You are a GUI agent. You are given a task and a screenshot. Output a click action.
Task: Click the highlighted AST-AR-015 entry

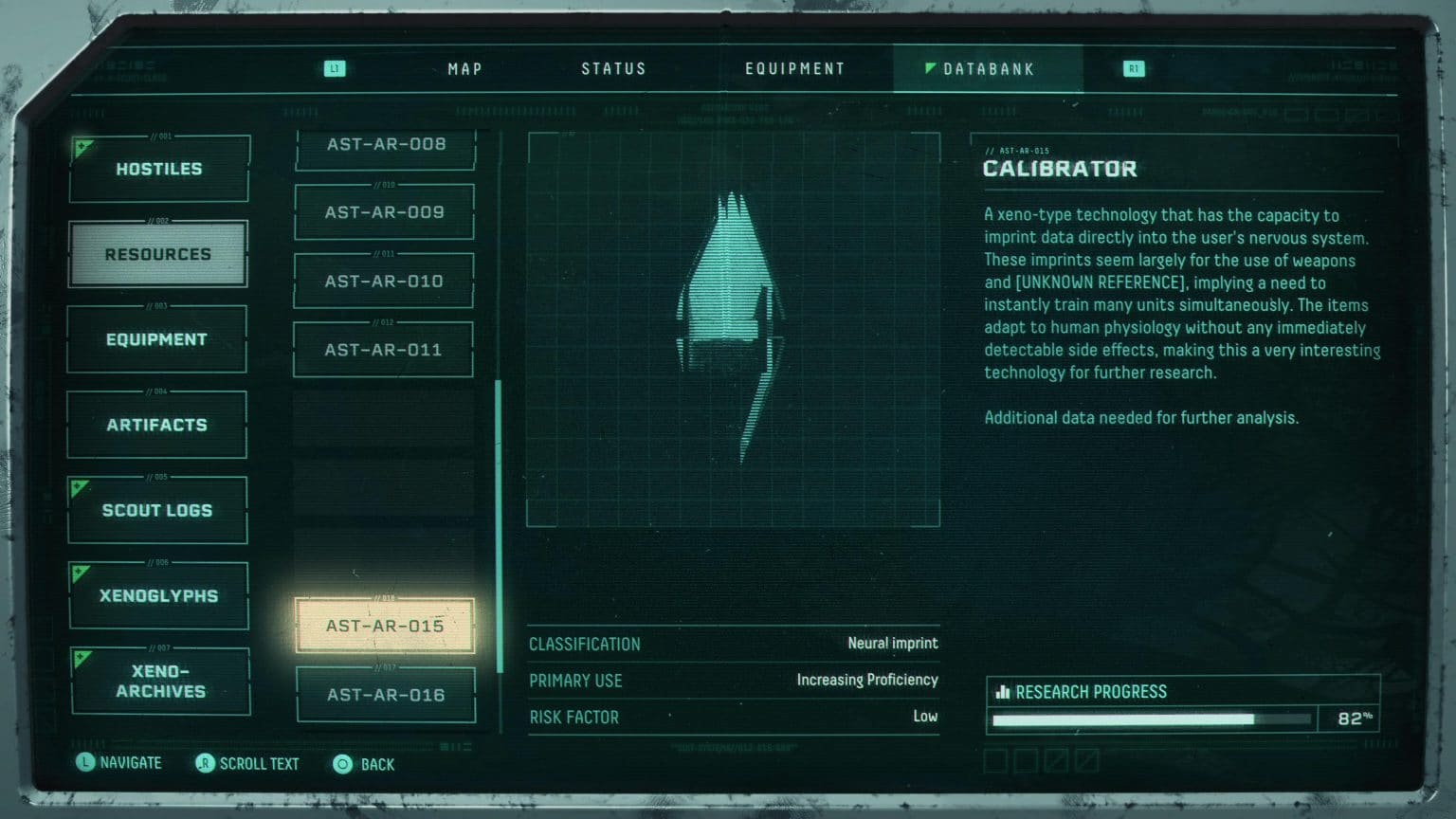(385, 626)
